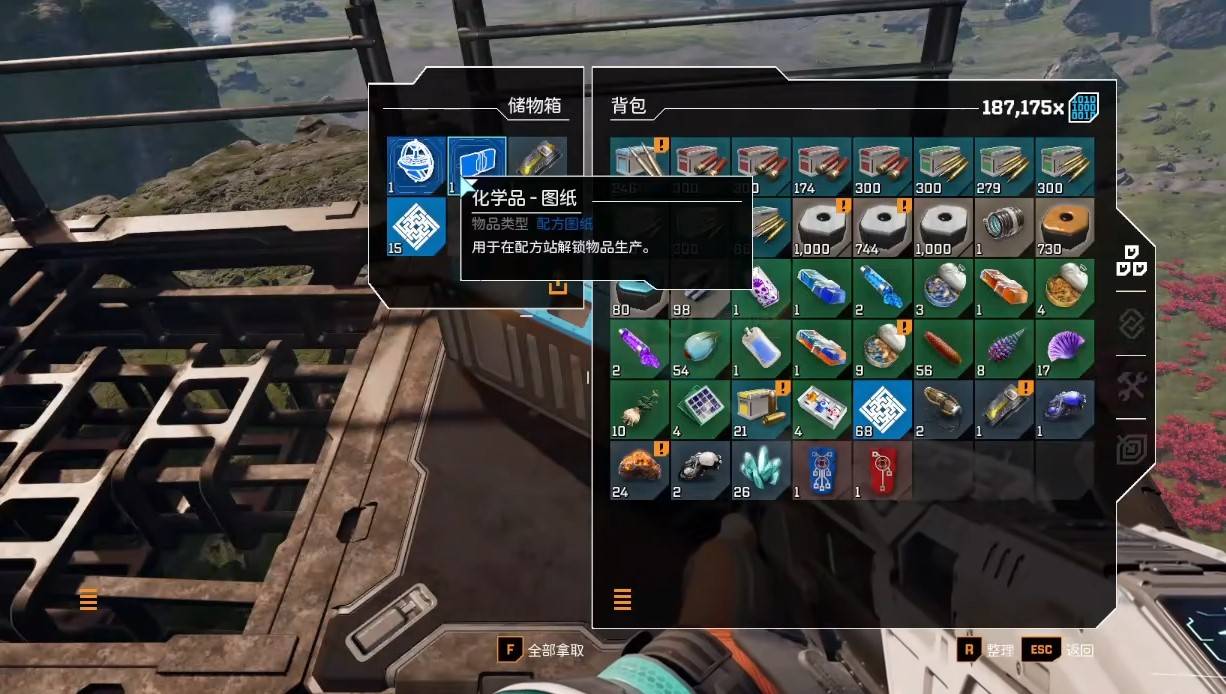Choose the brown sausage stack of 56
This screenshot has width=1226, height=694.
[x=943, y=348]
